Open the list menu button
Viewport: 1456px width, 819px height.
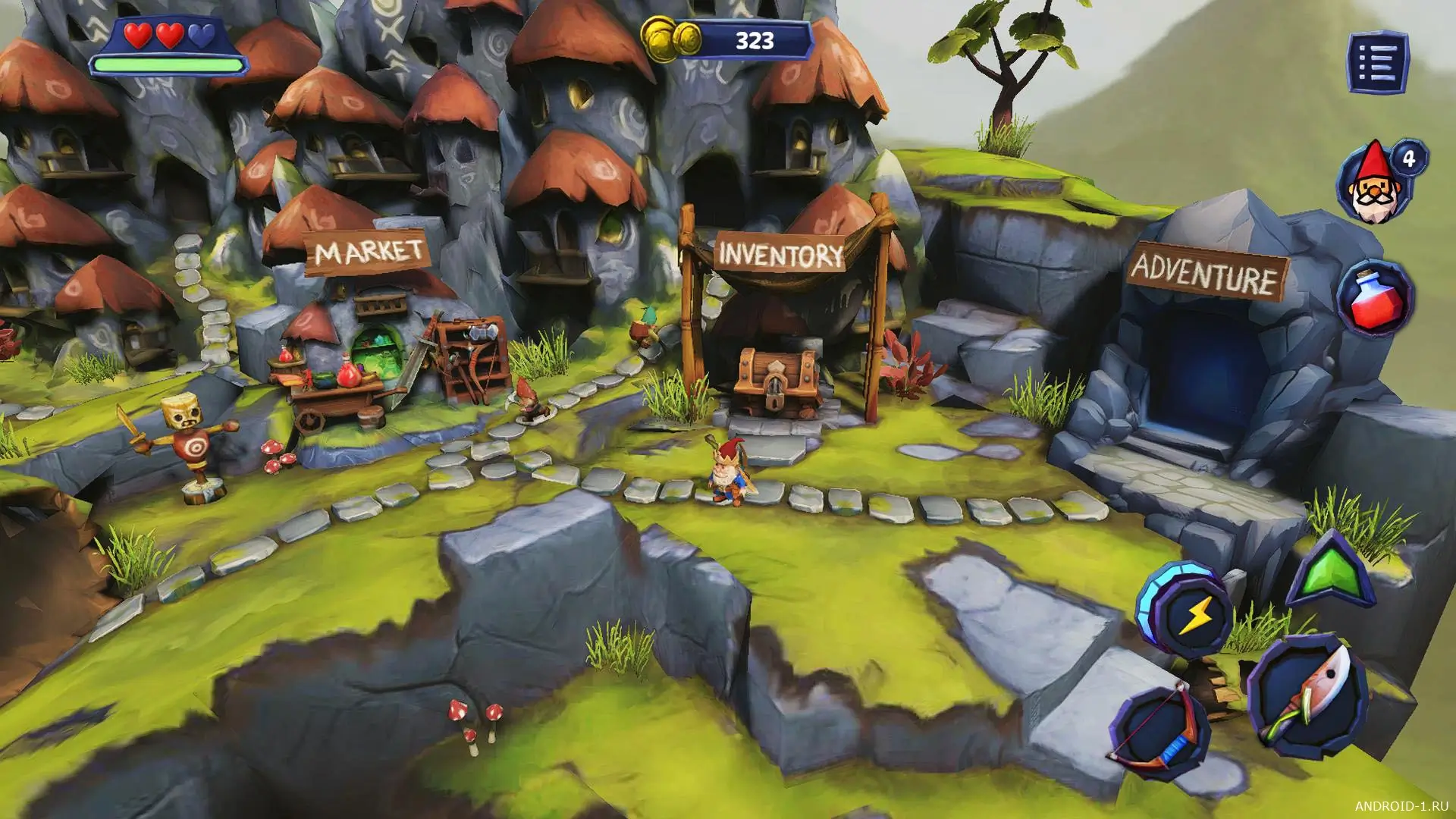pos(1378,61)
